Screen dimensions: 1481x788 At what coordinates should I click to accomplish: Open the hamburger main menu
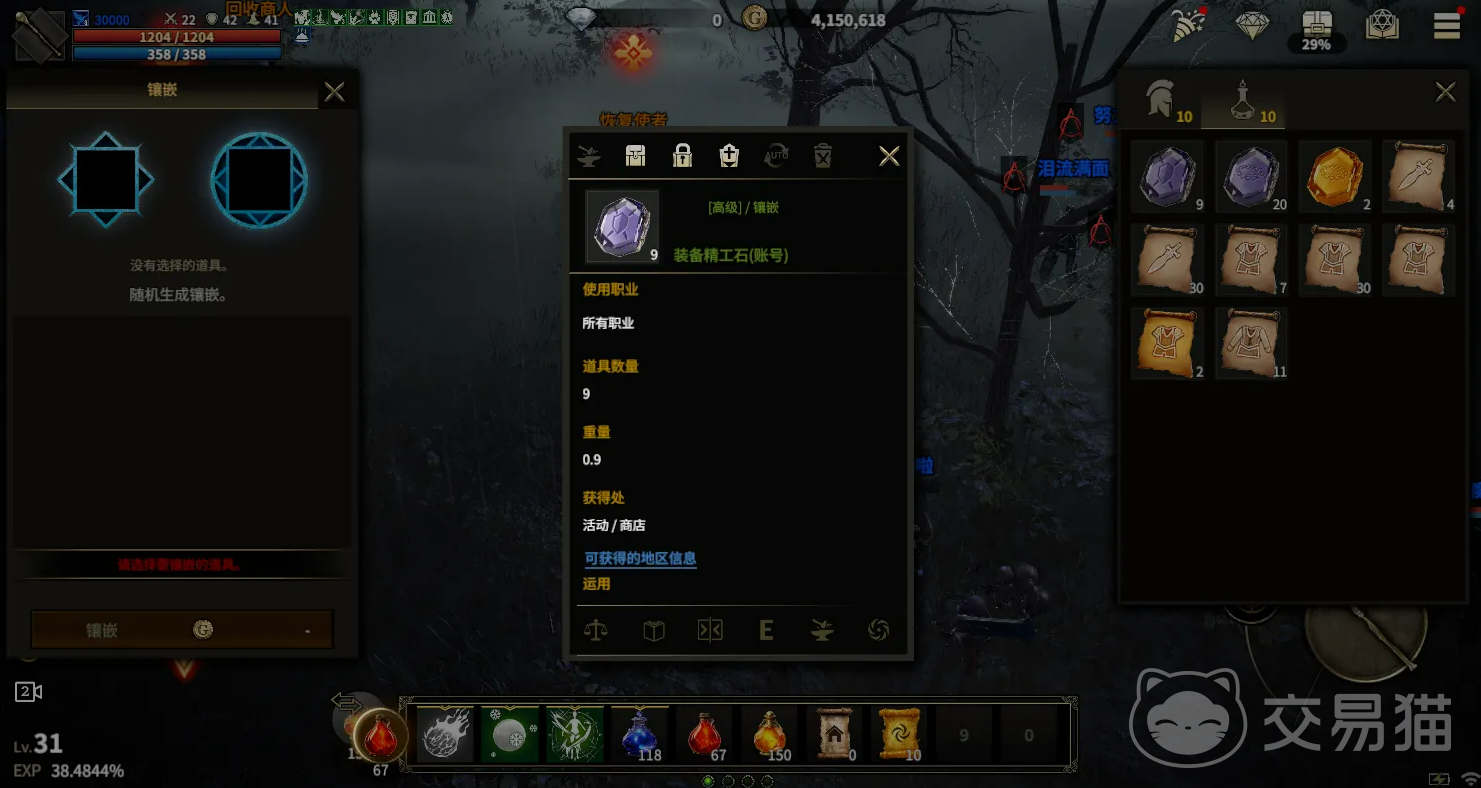[x=1446, y=26]
